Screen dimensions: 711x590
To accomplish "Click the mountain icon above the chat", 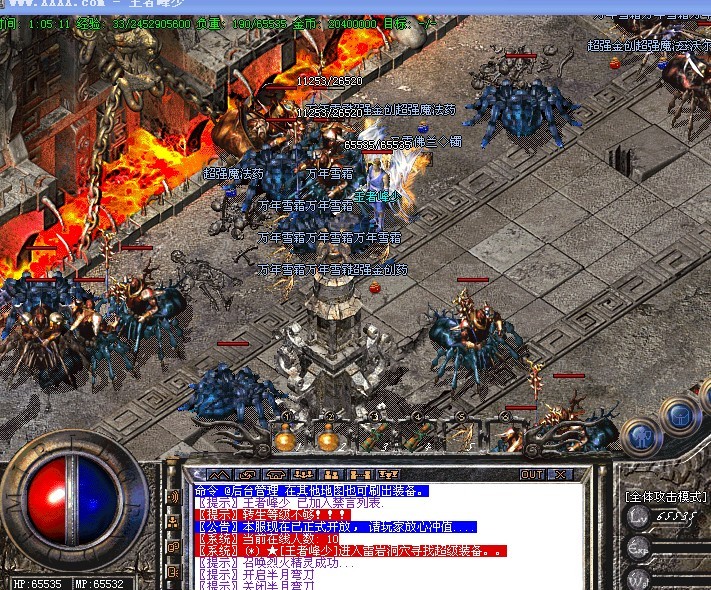I will click(218, 474).
